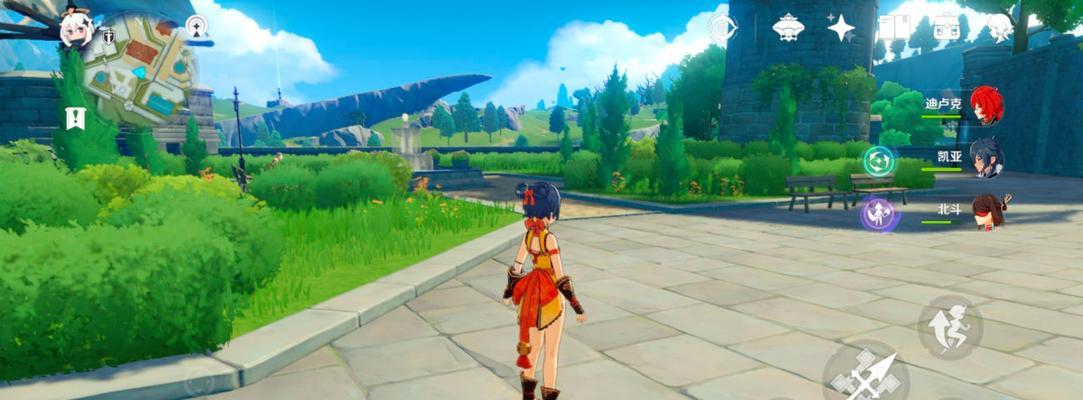The height and width of the screenshot is (400, 1083).
Task: Open the winged events icon
Action: (x=789, y=27)
